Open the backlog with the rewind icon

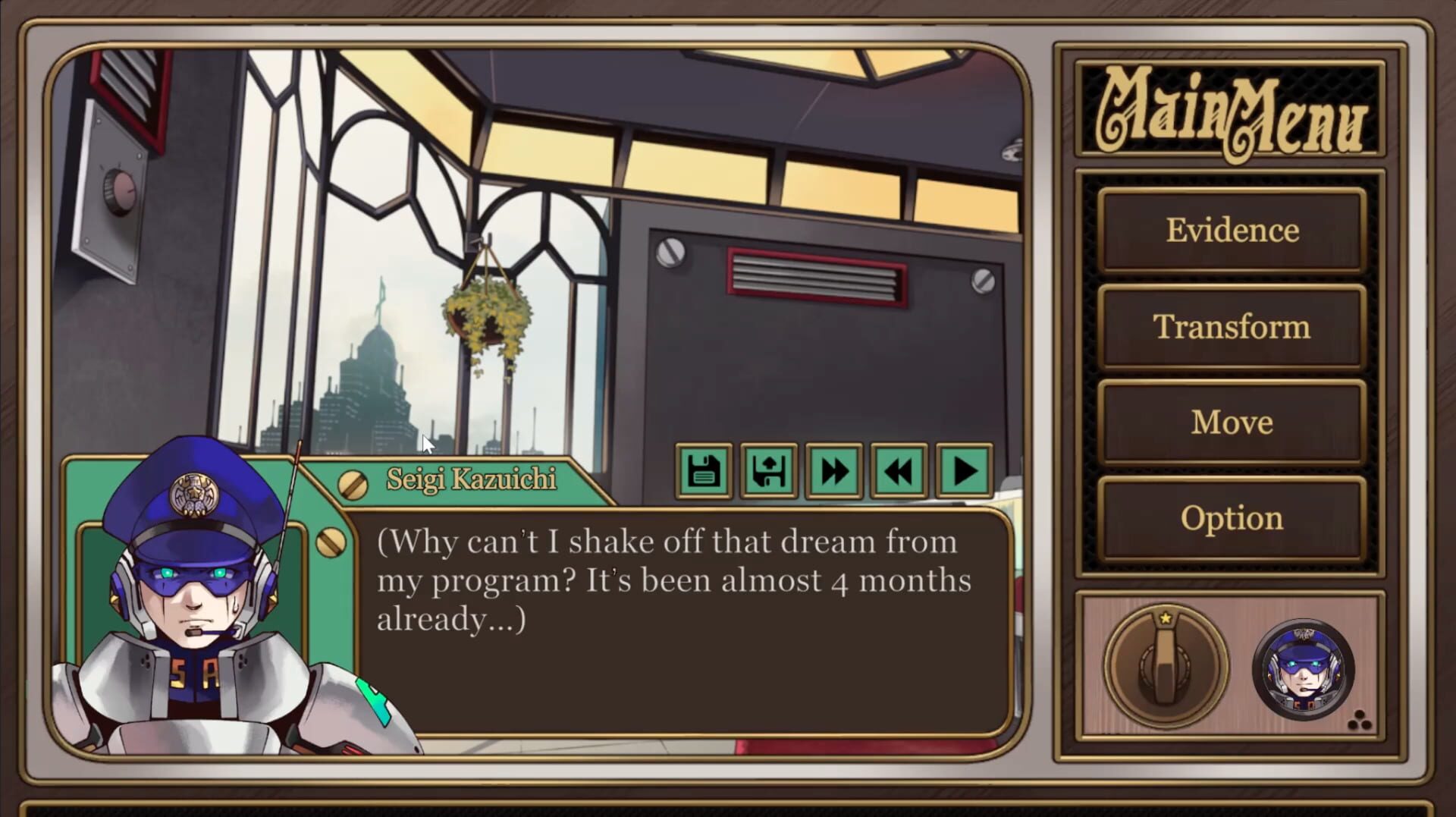point(897,470)
